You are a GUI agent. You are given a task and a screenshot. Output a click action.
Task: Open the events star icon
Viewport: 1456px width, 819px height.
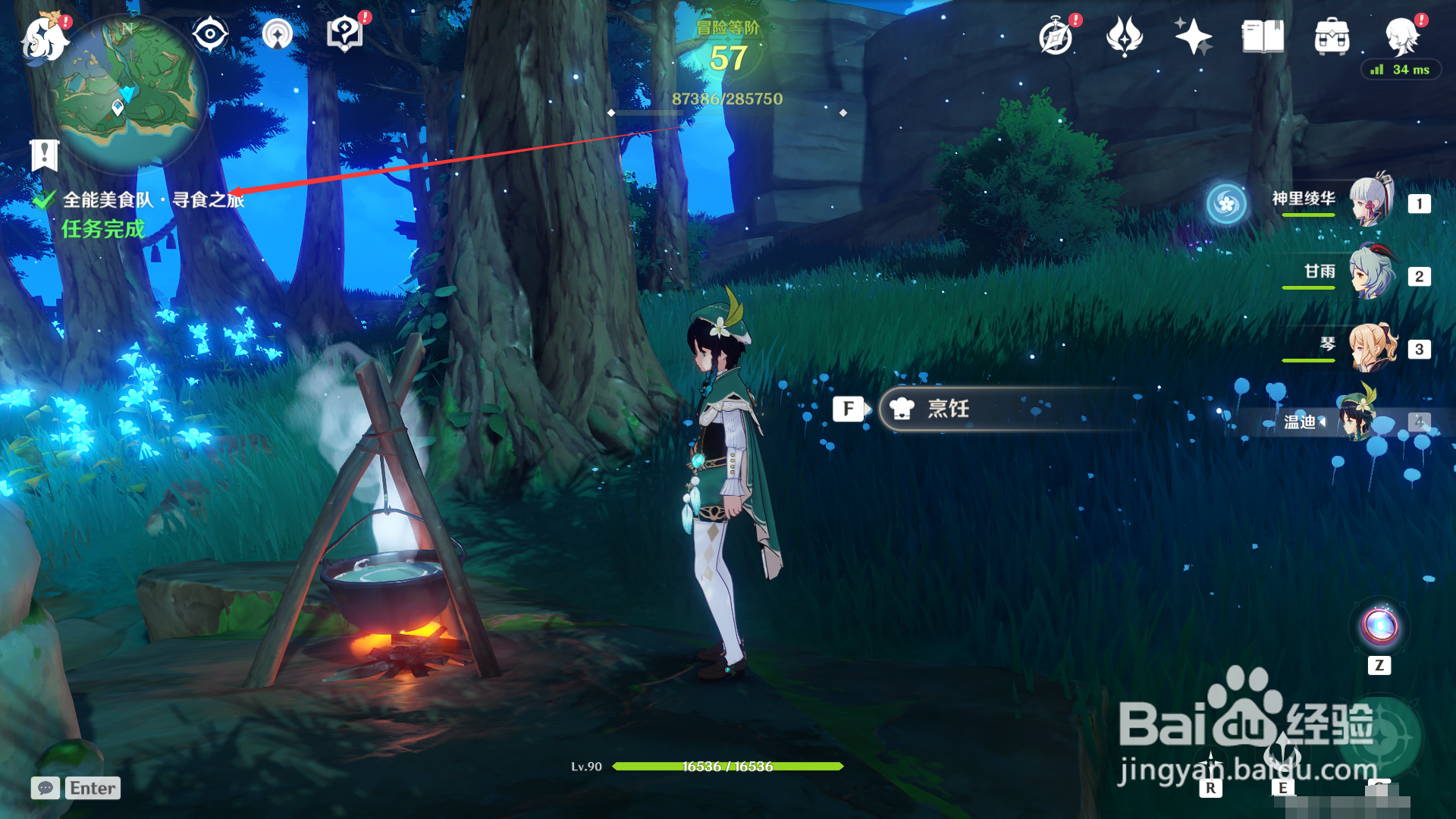pyautogui.click(x=1125, y=36)
